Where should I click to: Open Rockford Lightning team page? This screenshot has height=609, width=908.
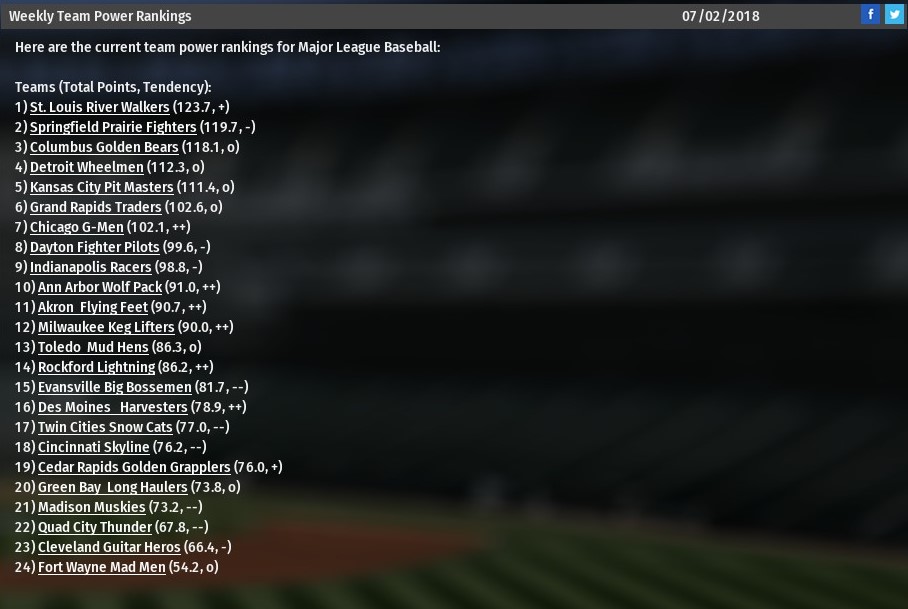tap(96, 367)
